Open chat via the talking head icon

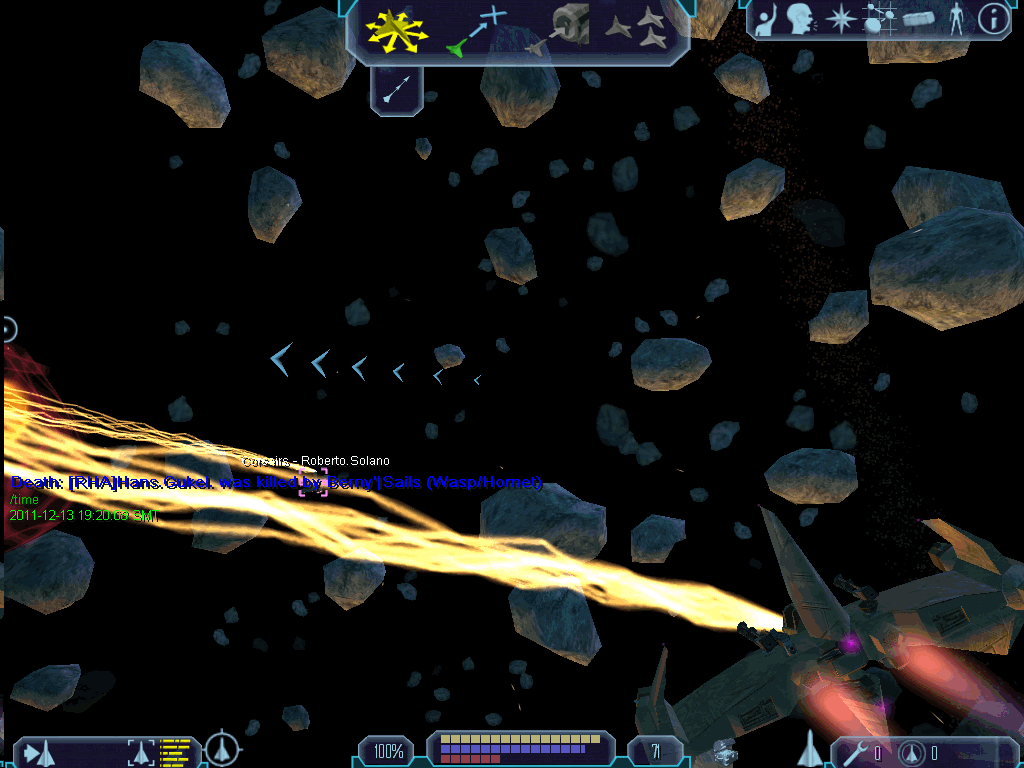pyautogui.click(x=799, y=19)
